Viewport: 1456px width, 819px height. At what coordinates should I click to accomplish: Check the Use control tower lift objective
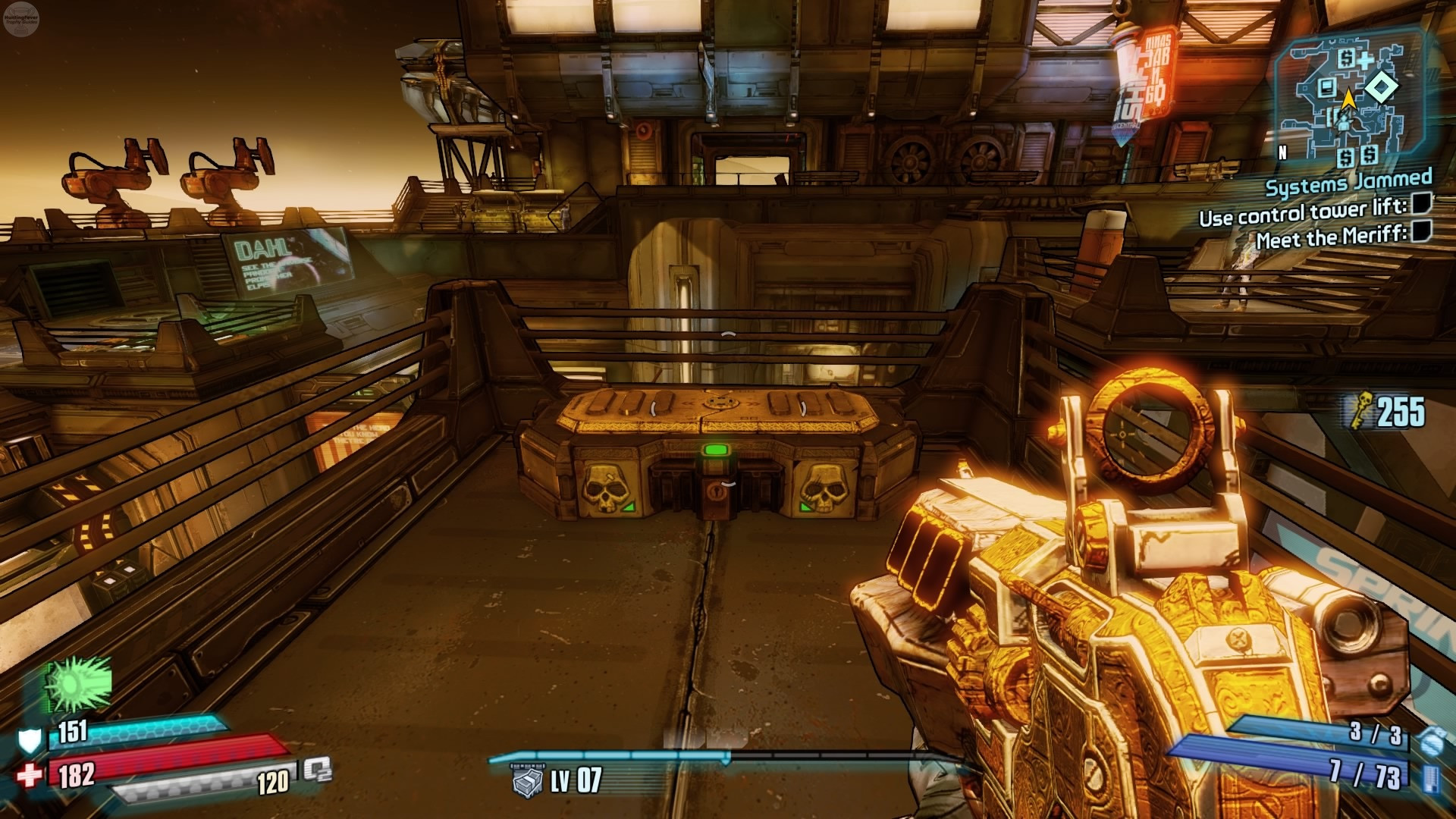[x=1421, y=203]
